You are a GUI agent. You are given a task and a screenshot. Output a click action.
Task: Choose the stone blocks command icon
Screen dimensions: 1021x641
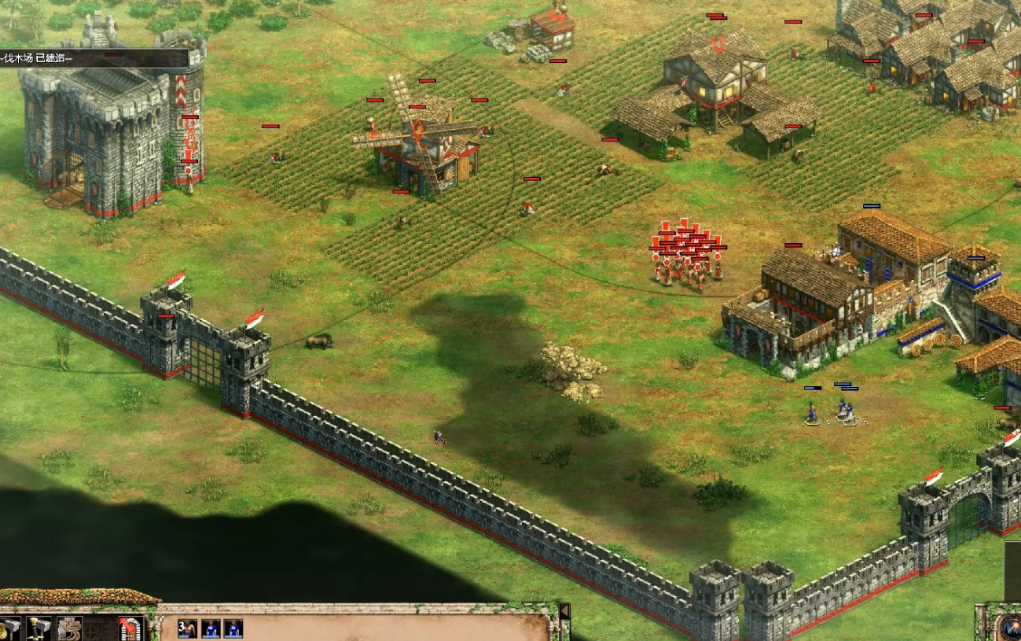(x=69, y=629)
